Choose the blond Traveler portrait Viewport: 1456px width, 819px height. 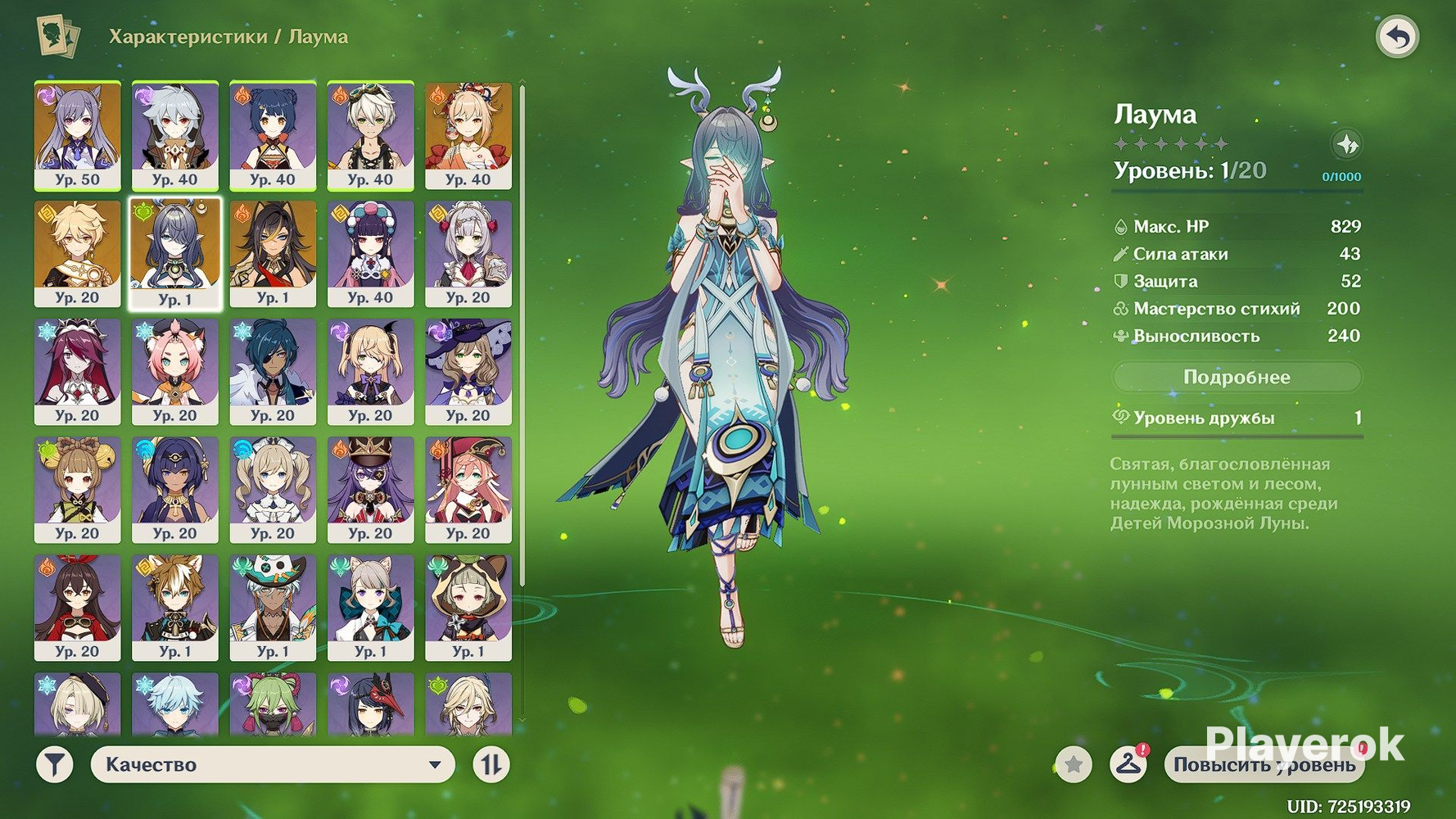coord(77,254)
